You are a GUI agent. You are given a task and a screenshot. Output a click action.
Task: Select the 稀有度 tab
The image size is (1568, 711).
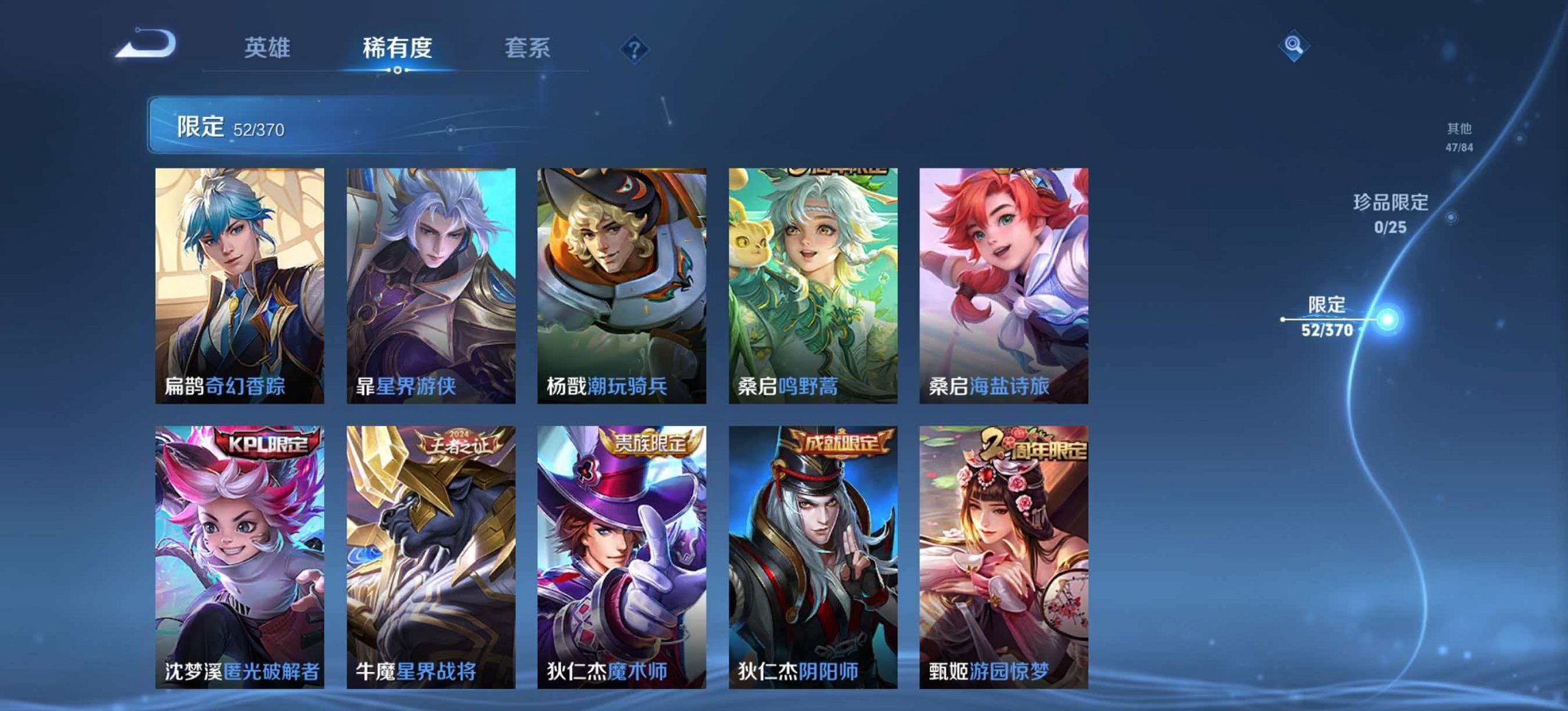(396, 48)
